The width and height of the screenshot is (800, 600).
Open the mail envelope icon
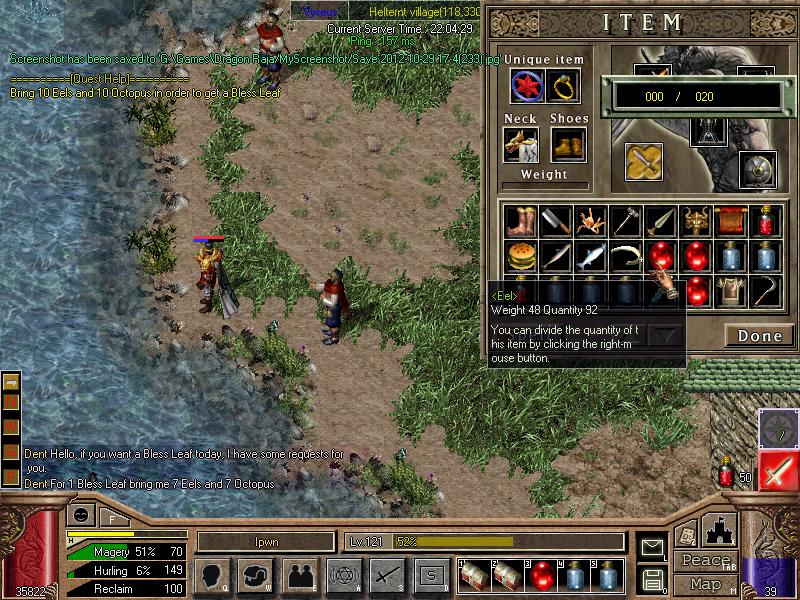tap(652, 546)
